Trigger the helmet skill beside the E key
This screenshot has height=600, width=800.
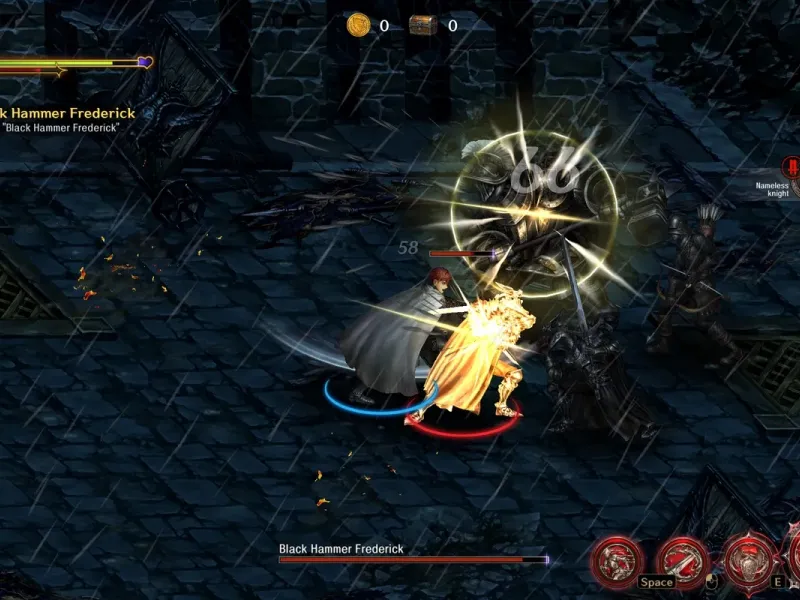click(748, 560)
